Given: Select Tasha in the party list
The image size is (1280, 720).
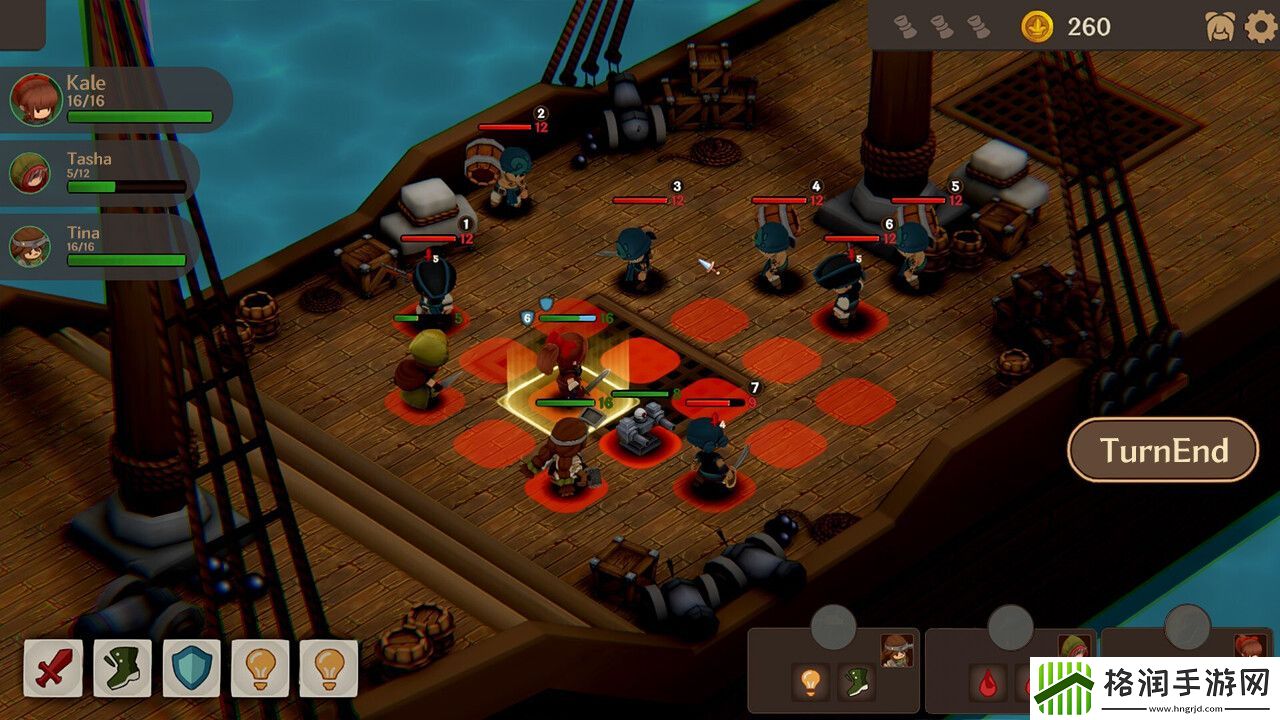Looking at the screenshot, I should 98,172.
